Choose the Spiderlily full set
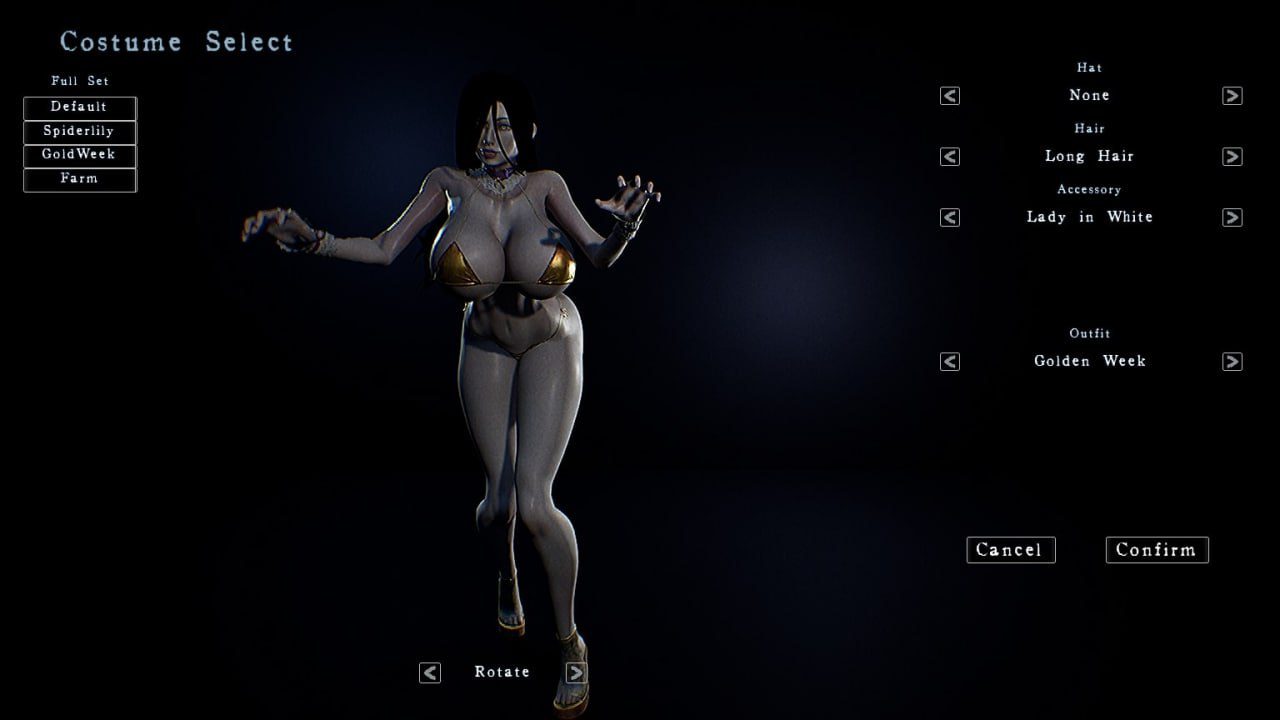Viewport: 1280px width, 720px height. [x=79, y=131]
